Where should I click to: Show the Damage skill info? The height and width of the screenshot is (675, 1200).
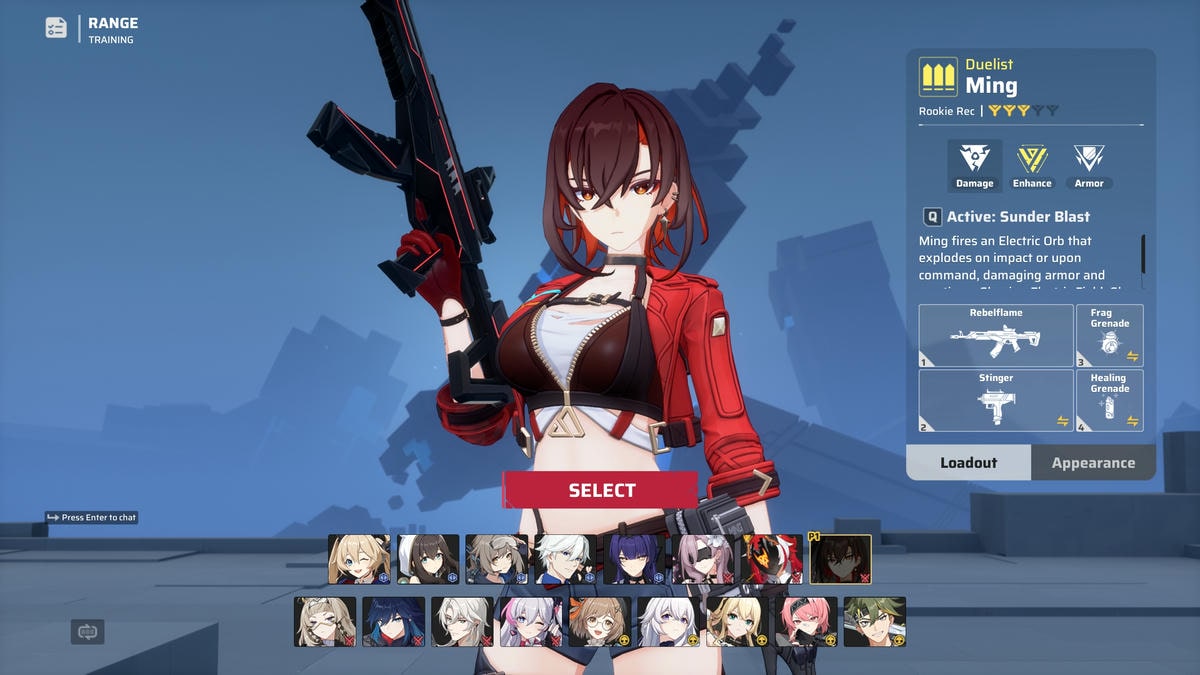974,165
